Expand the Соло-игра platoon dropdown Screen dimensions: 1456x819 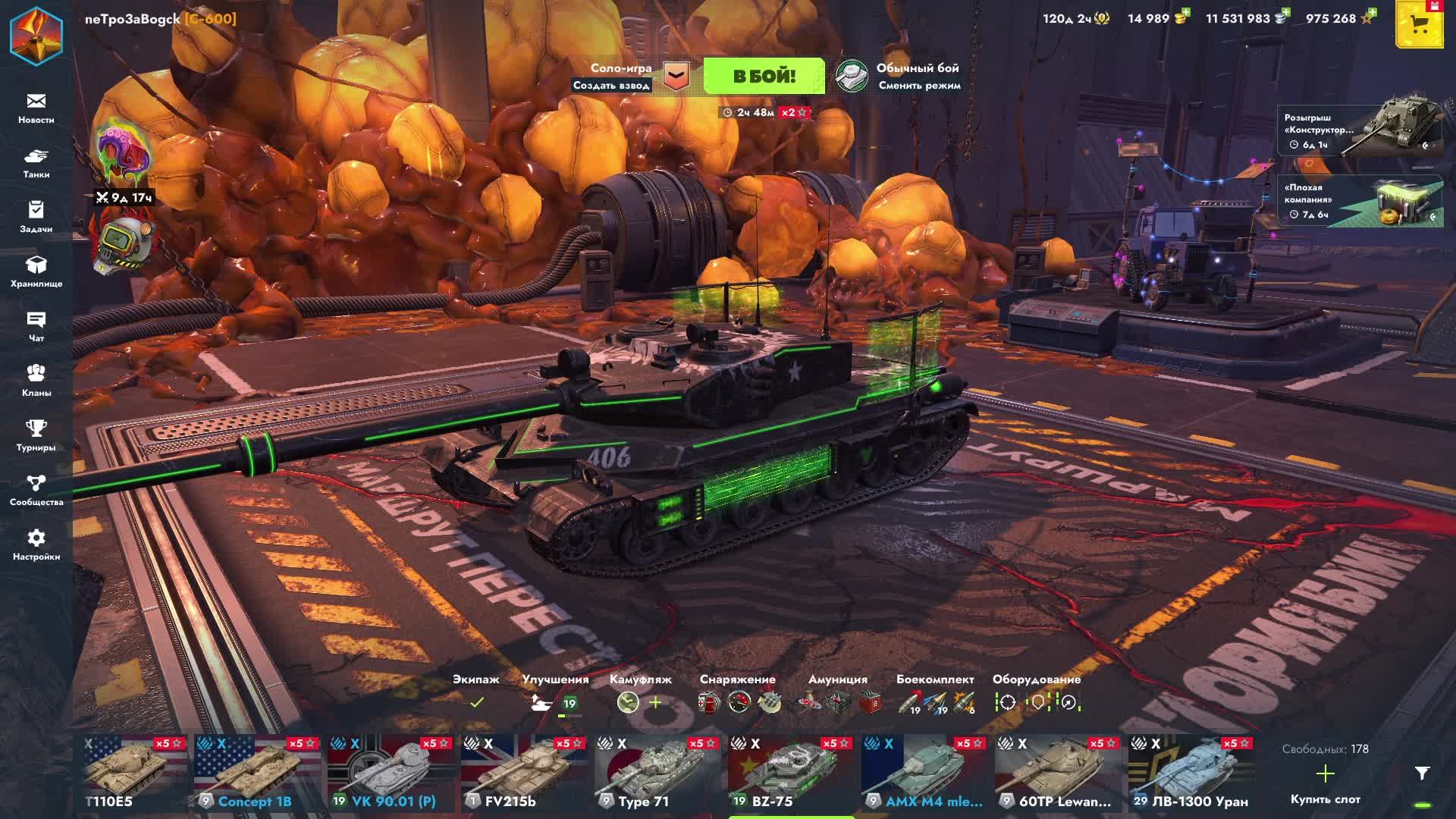pyautogui.click(x=676, y=76)
